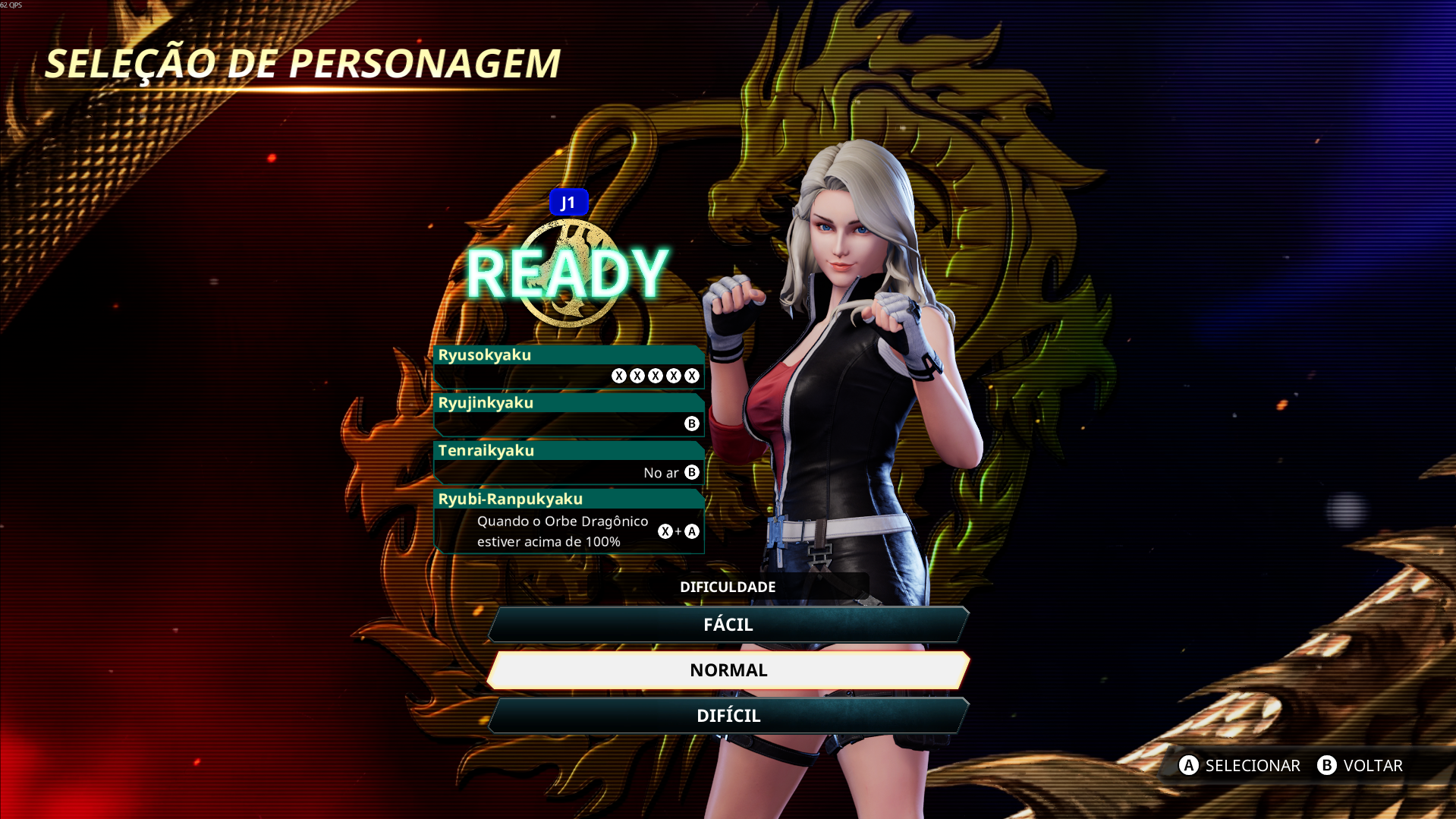This screenshot has width=1456, height=819.
Task: Choose the FÁCIL difficulty option
Action: (x=728, y=625)
